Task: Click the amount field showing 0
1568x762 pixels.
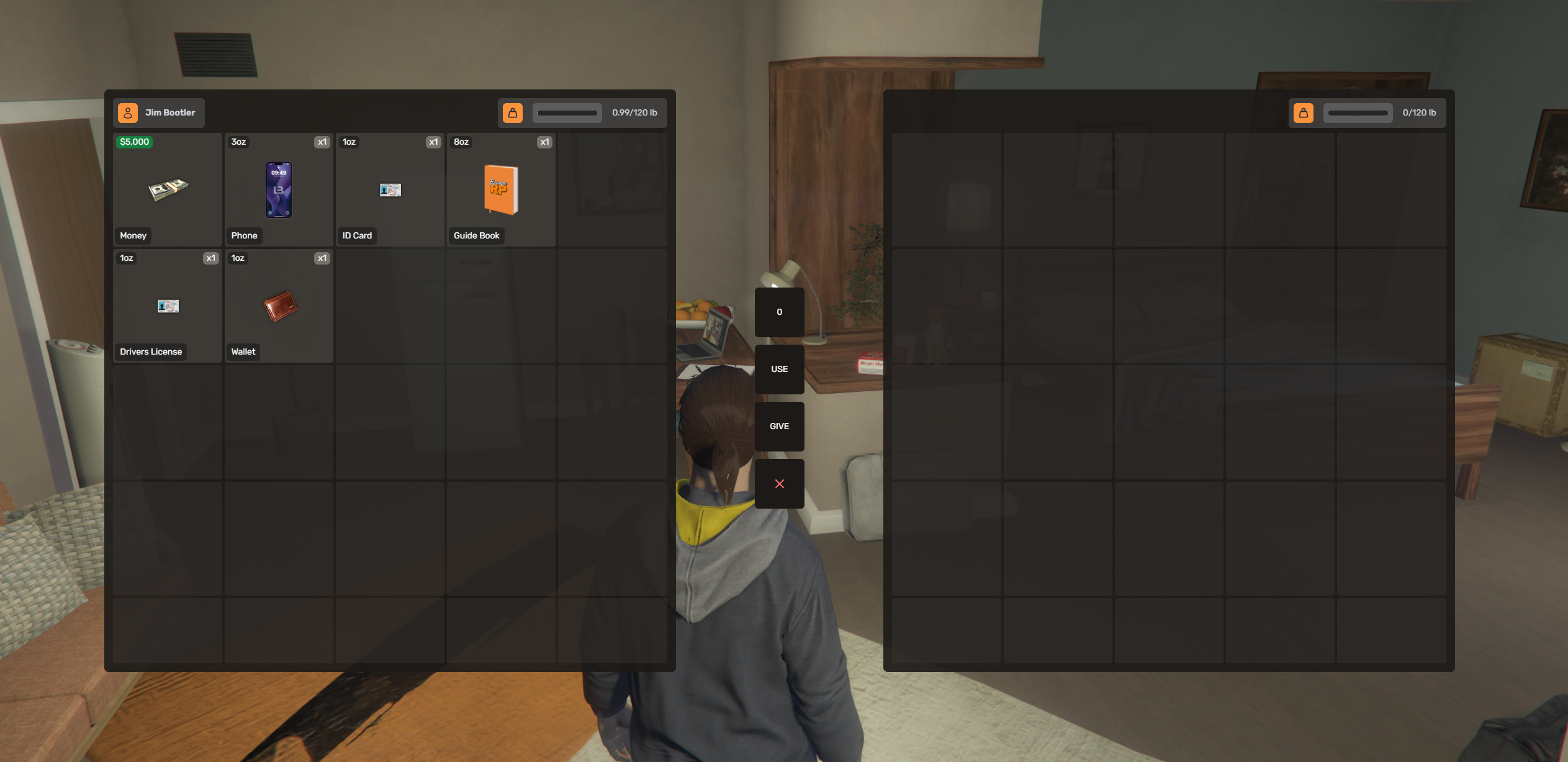Action: coord(779,312)
